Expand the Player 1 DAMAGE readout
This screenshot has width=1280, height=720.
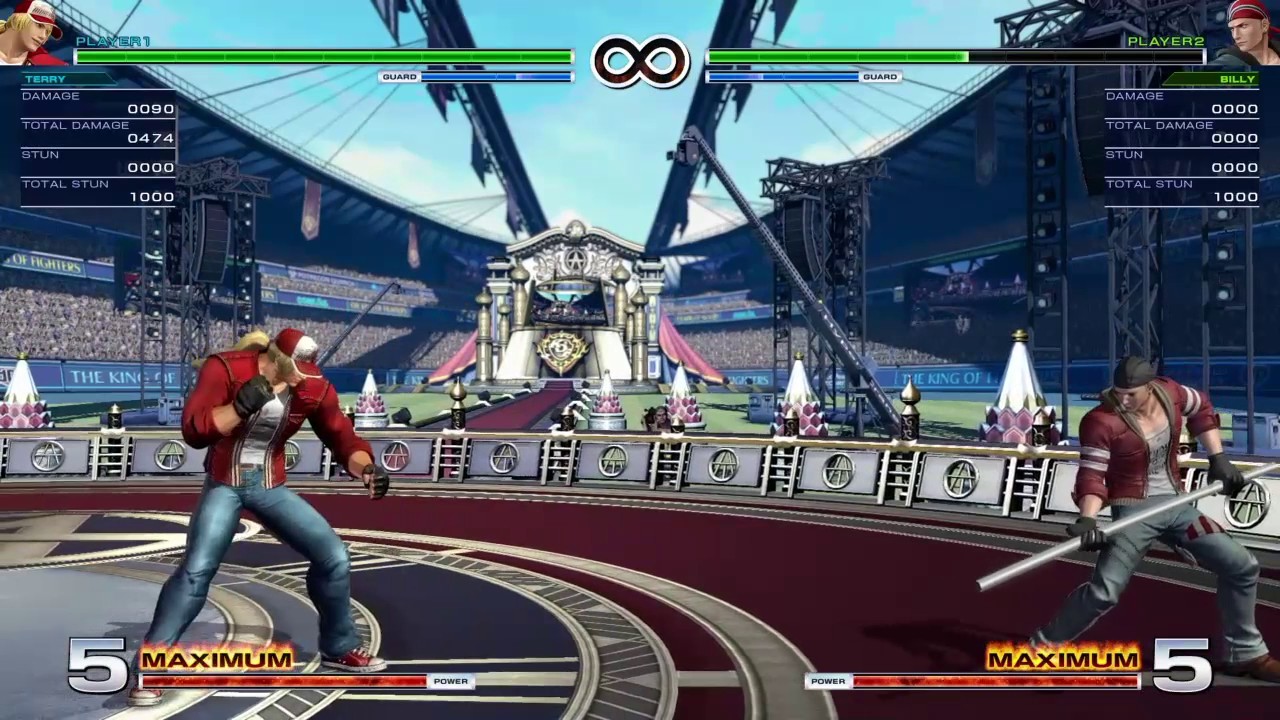(52, 95)
